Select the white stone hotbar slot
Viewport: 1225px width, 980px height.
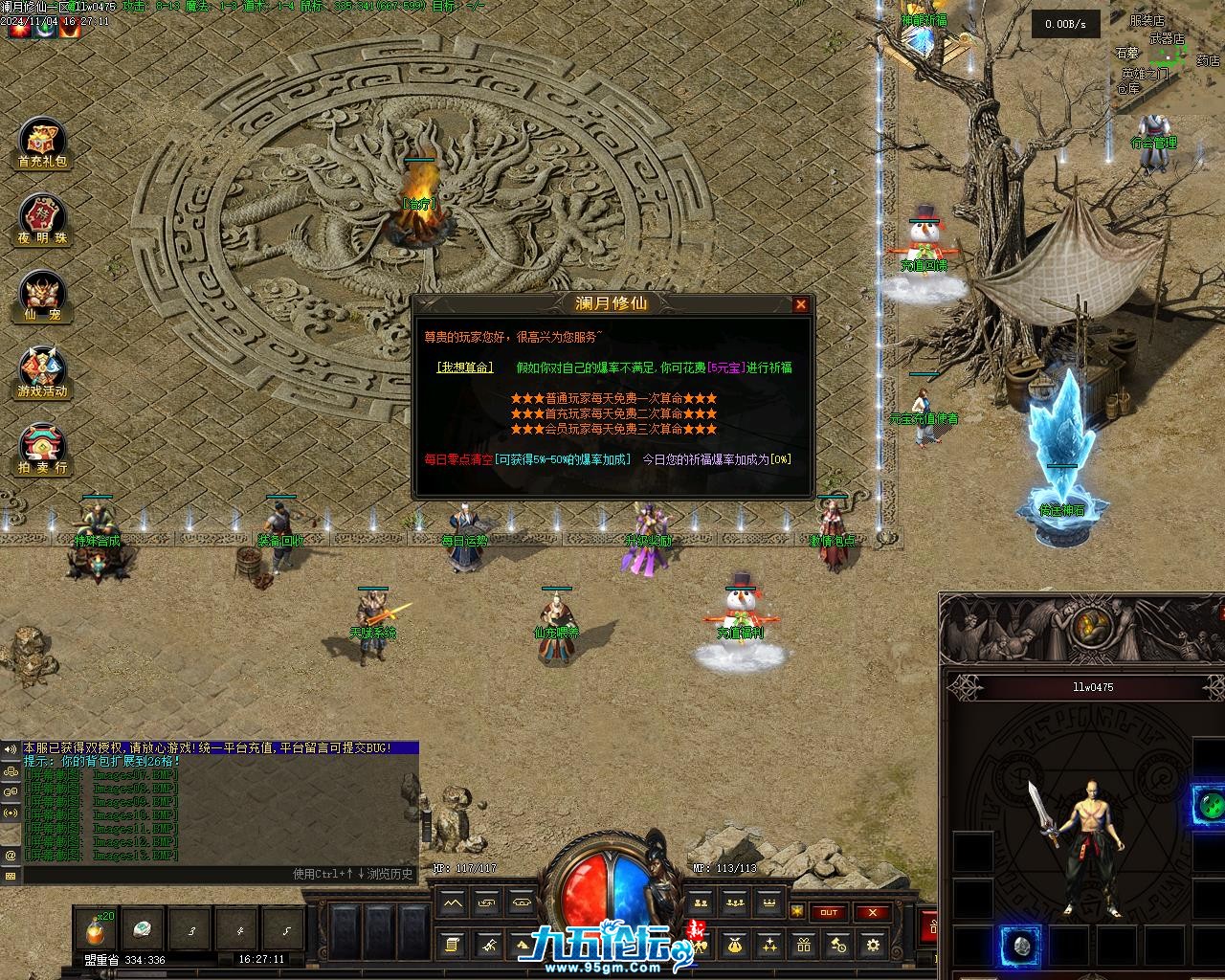click(x=144, y=930)
